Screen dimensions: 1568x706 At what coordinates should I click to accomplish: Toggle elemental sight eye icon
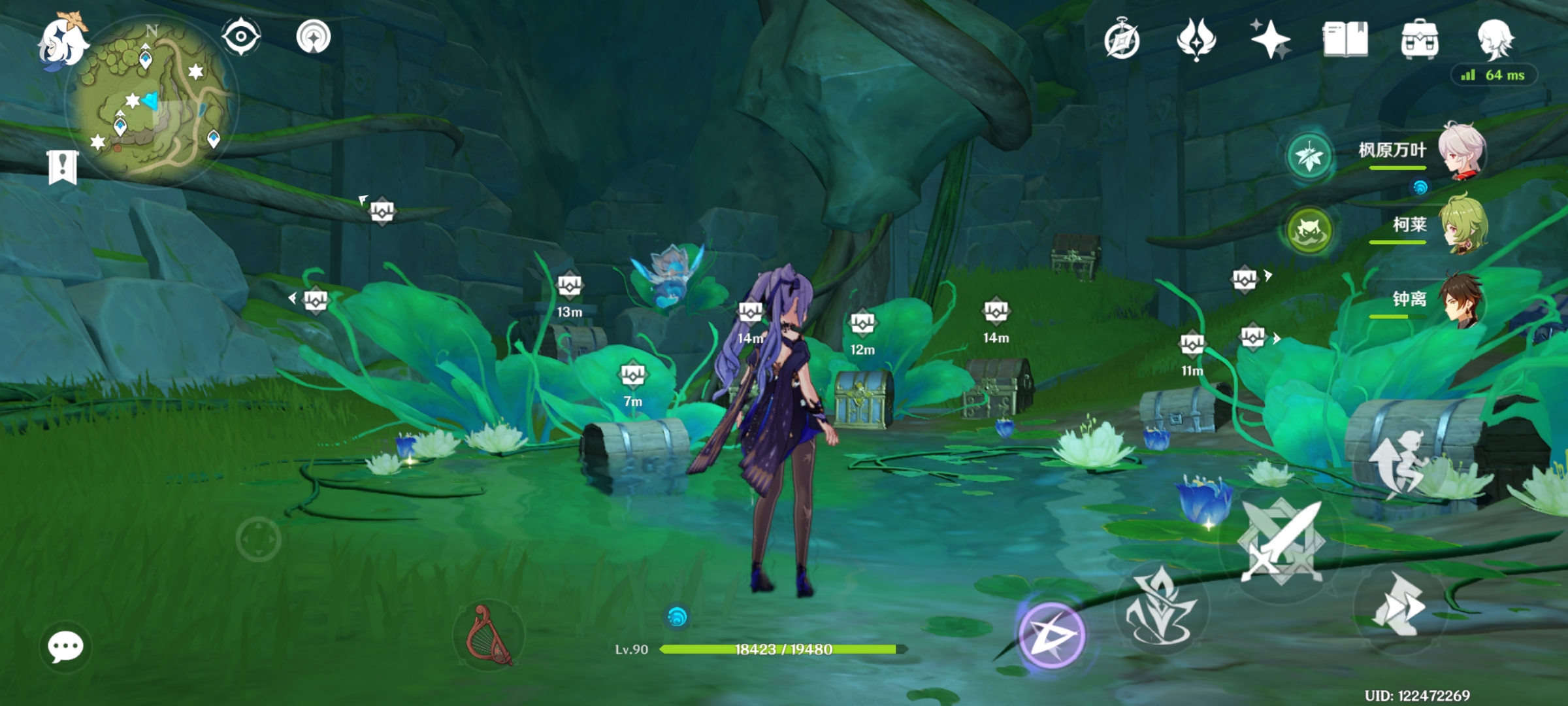240,37
